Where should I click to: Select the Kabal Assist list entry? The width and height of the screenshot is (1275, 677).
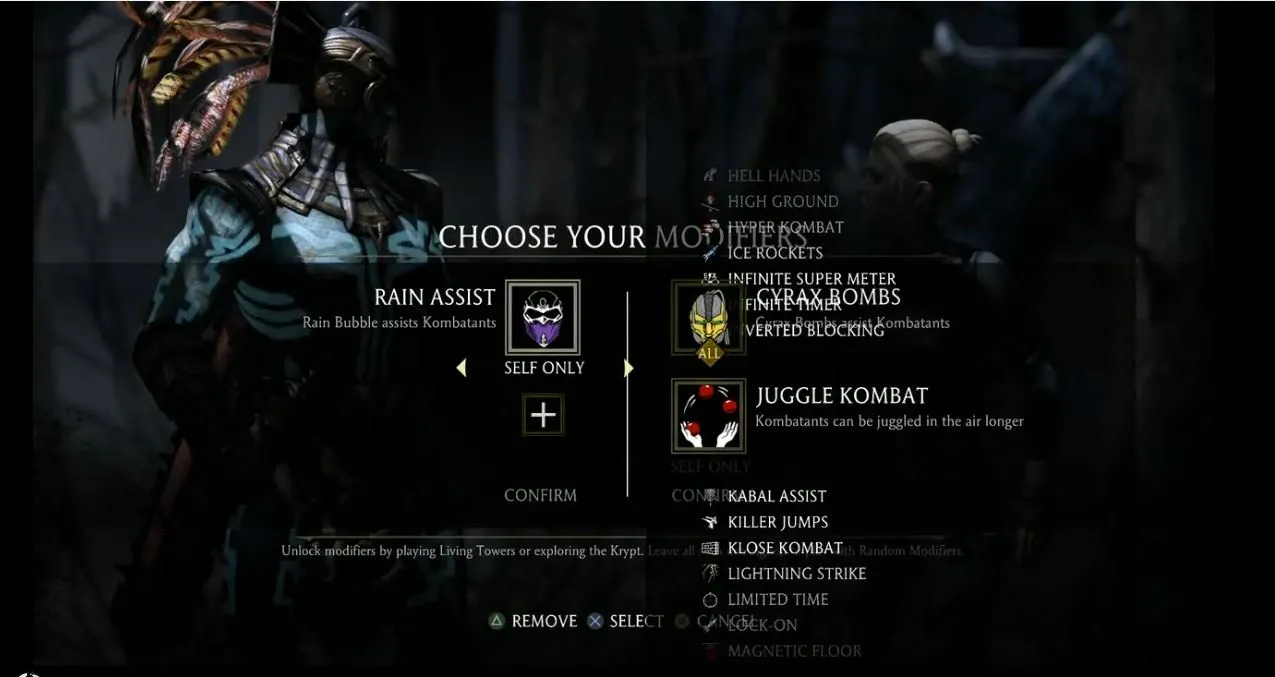[776, 496]
